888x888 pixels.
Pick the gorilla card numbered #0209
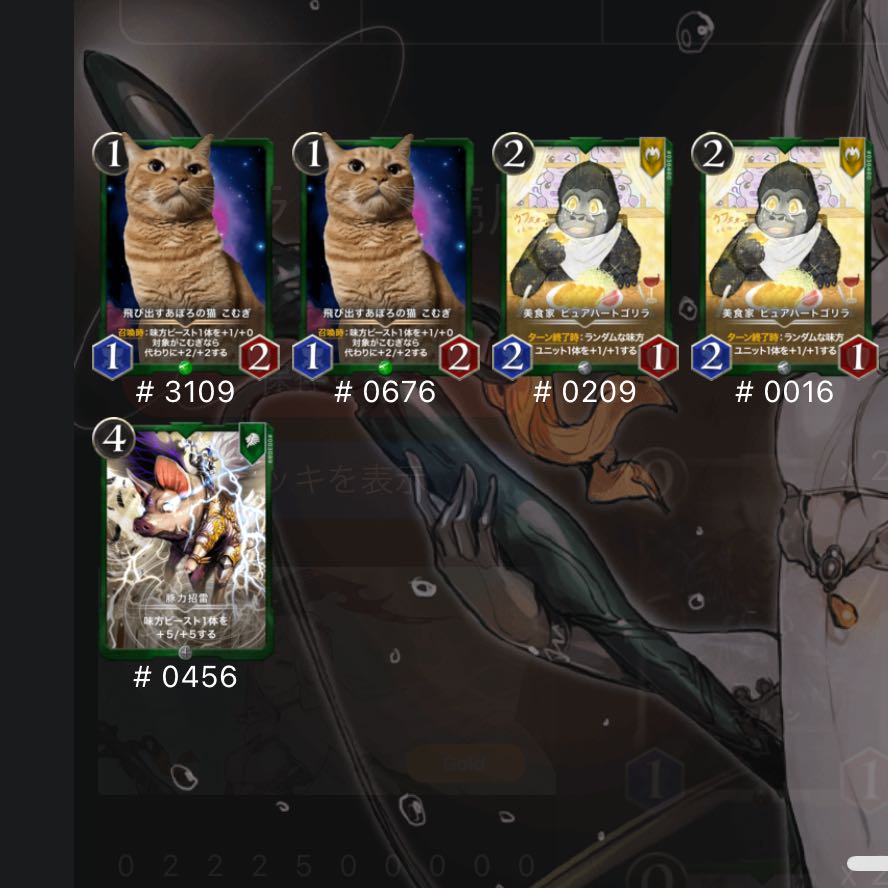click(x=586, y=255)
